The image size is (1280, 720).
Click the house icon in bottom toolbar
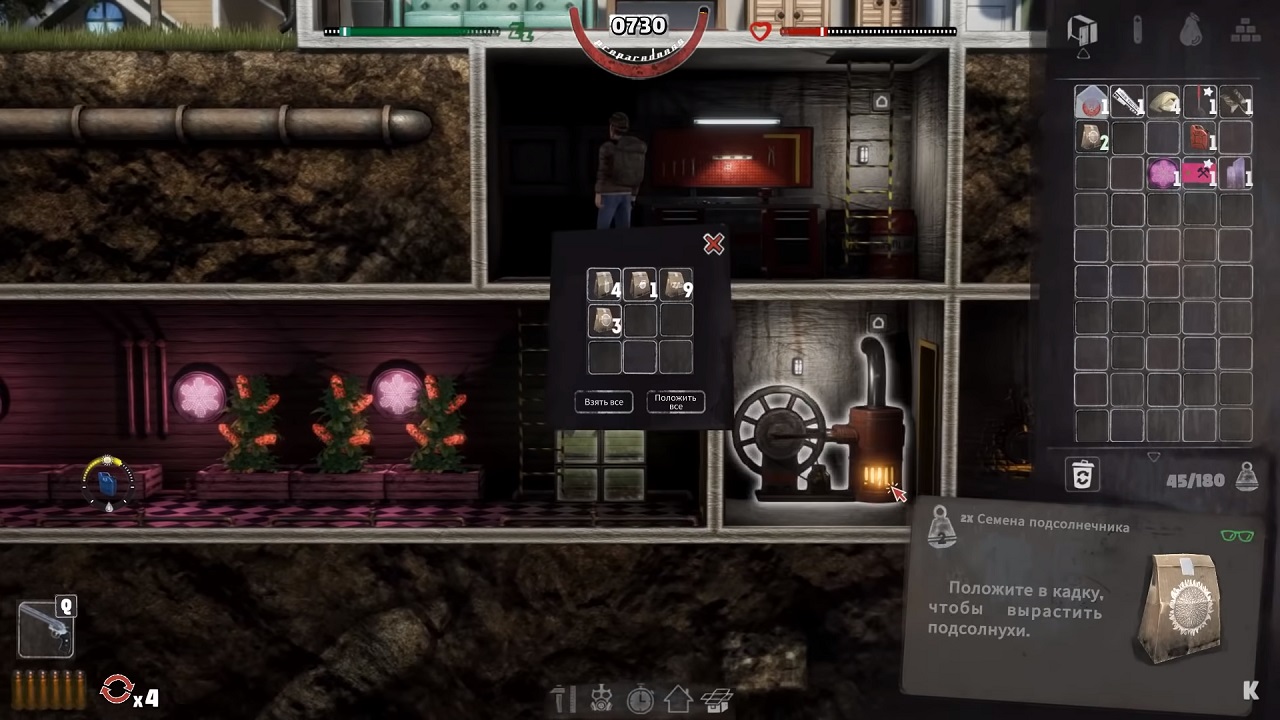pos(678,699)
